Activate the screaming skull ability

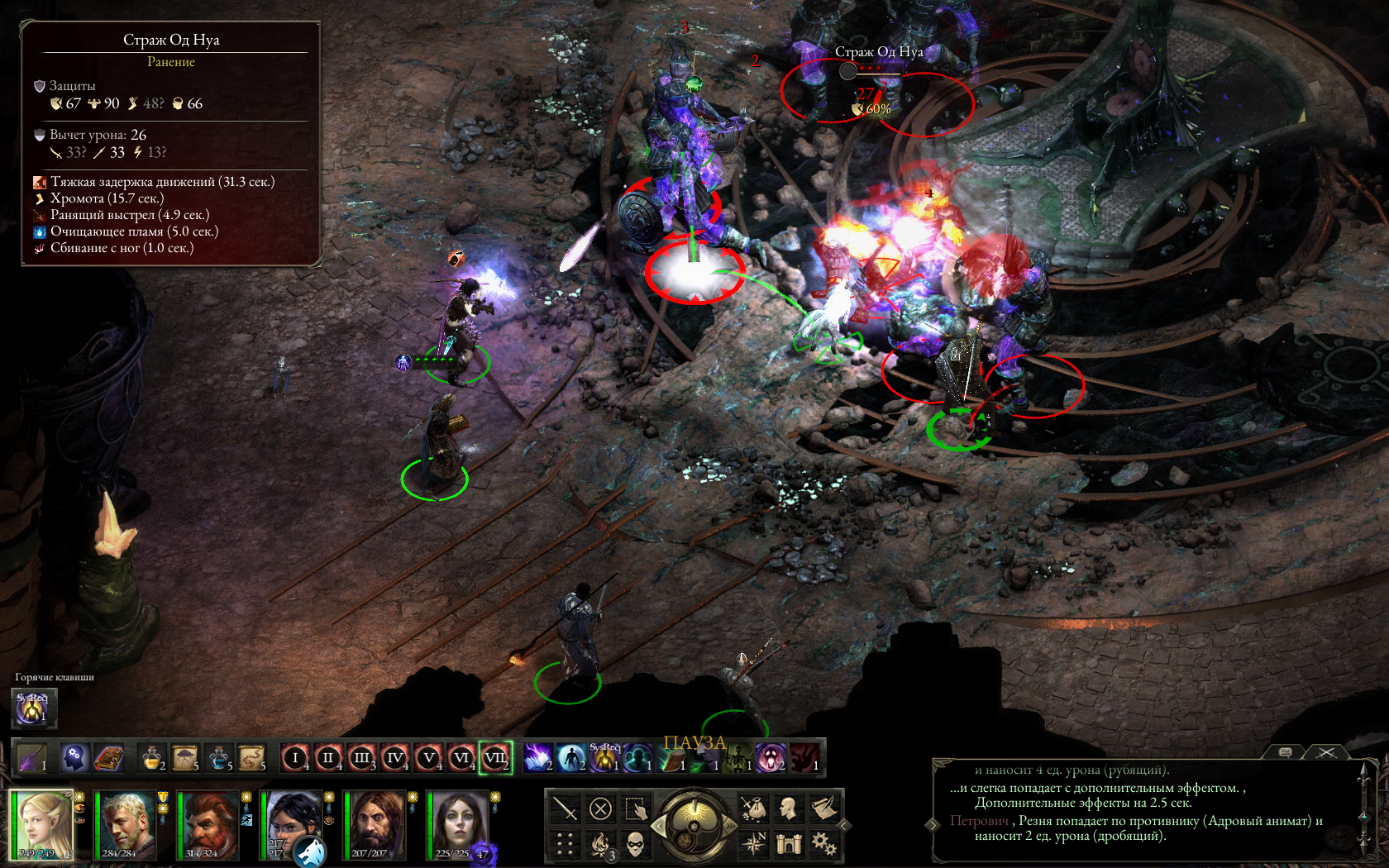coord(771,757)
